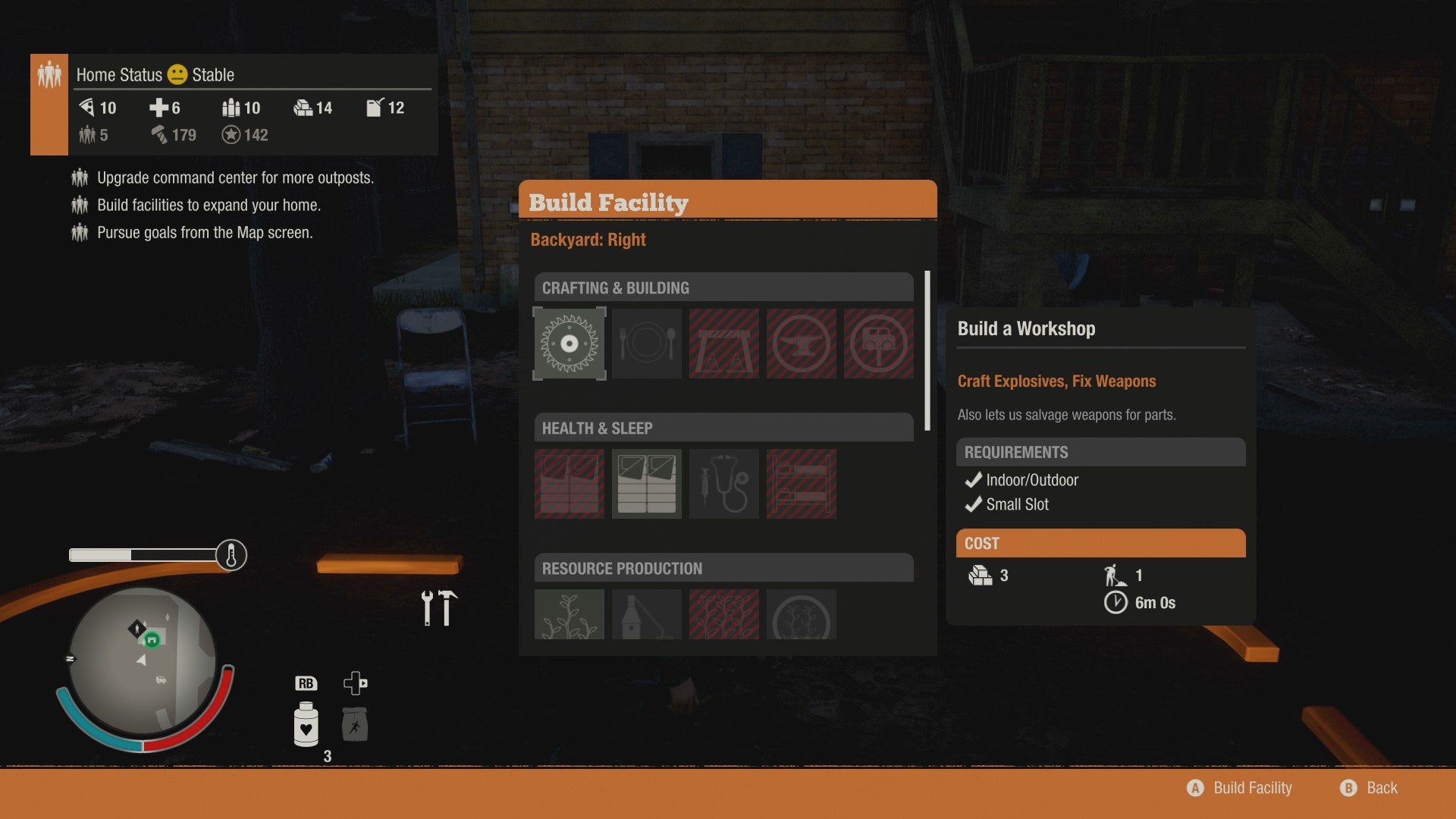This screenshot has width=1456, height=819.
Task: Select the Auto Shop car-lift facility icon
Action: [878, 344]
